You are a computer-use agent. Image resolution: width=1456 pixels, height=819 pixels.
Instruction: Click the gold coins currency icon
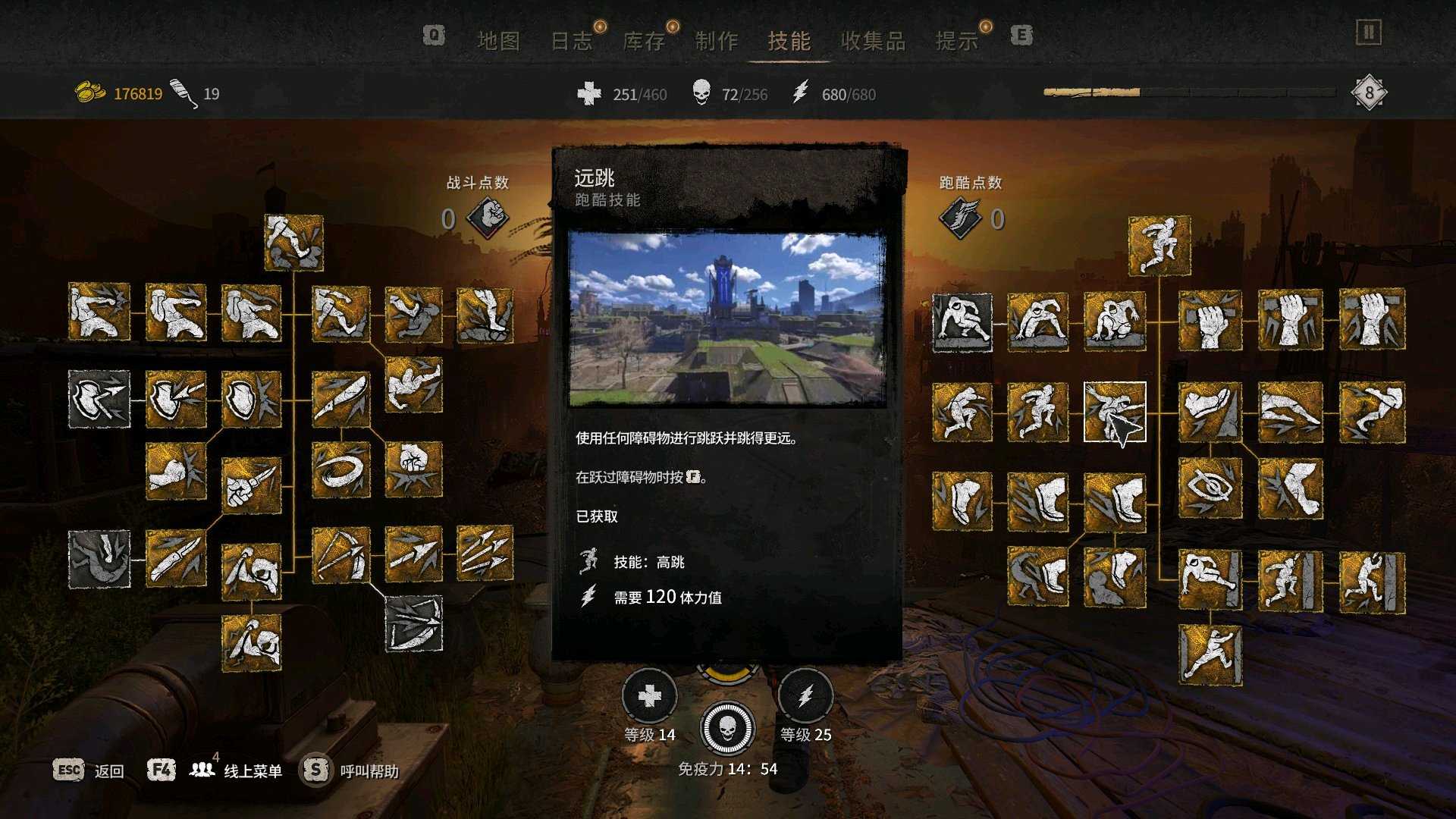pyautogui.click(x=90, y=90)
